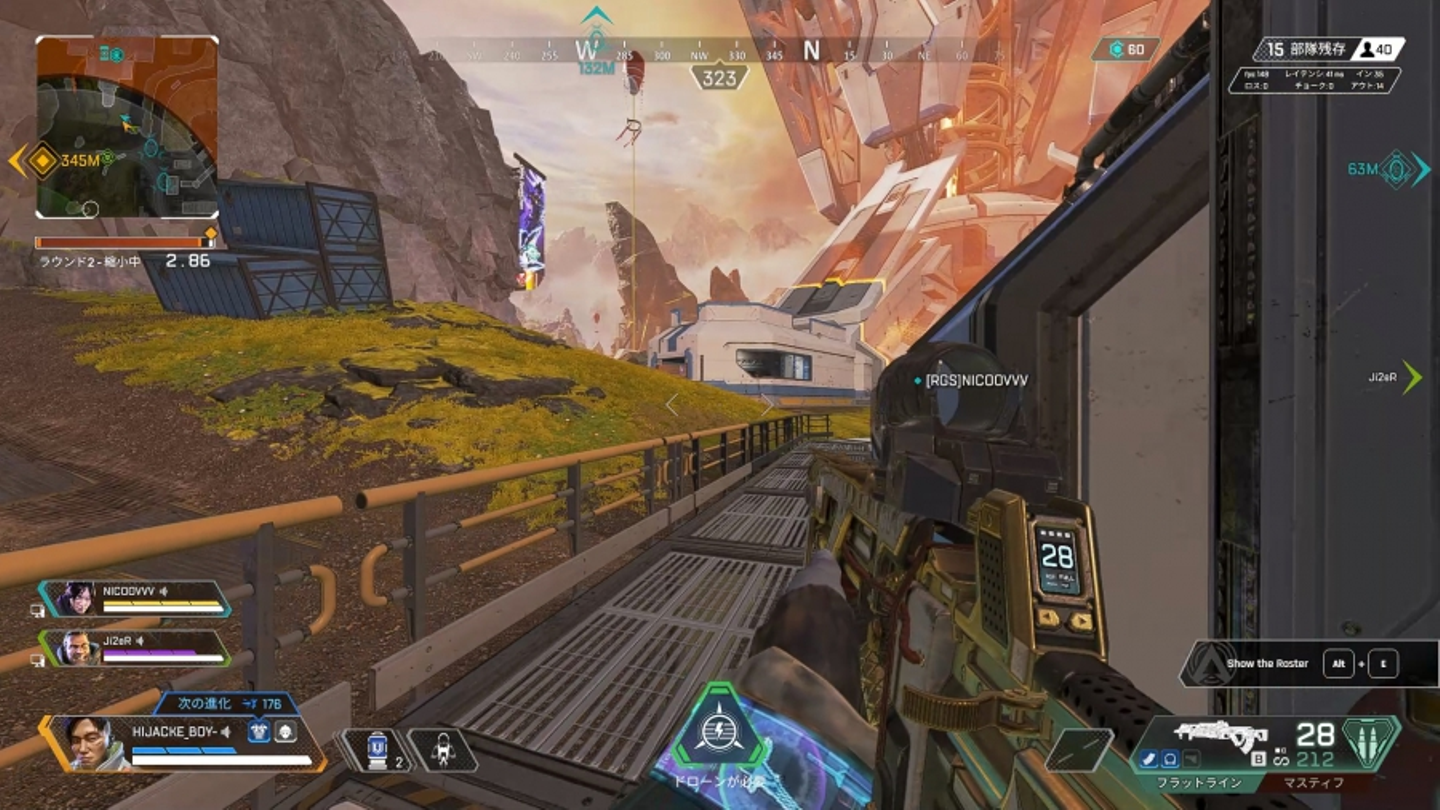1440x810 pixels.
Task: Click the Show the Roster panel
Action: (x=1290, y=663)
